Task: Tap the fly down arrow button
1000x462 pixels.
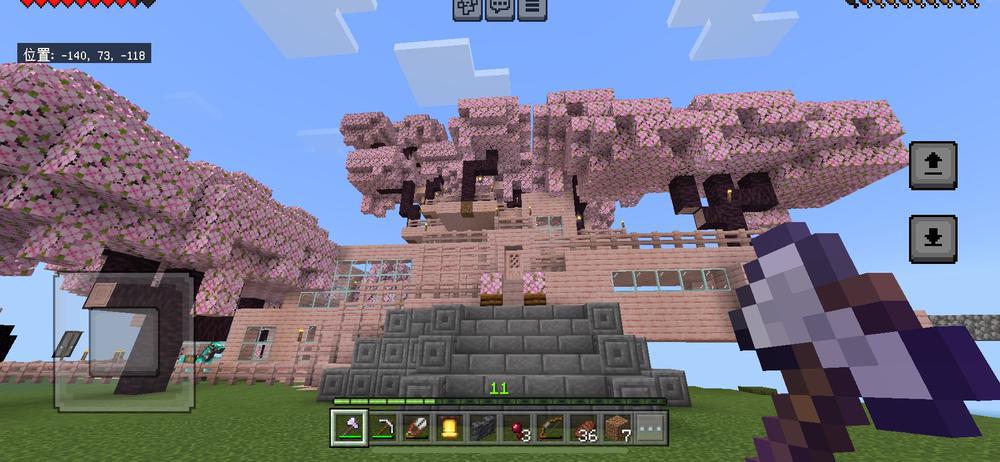Action: click(933, 239)
